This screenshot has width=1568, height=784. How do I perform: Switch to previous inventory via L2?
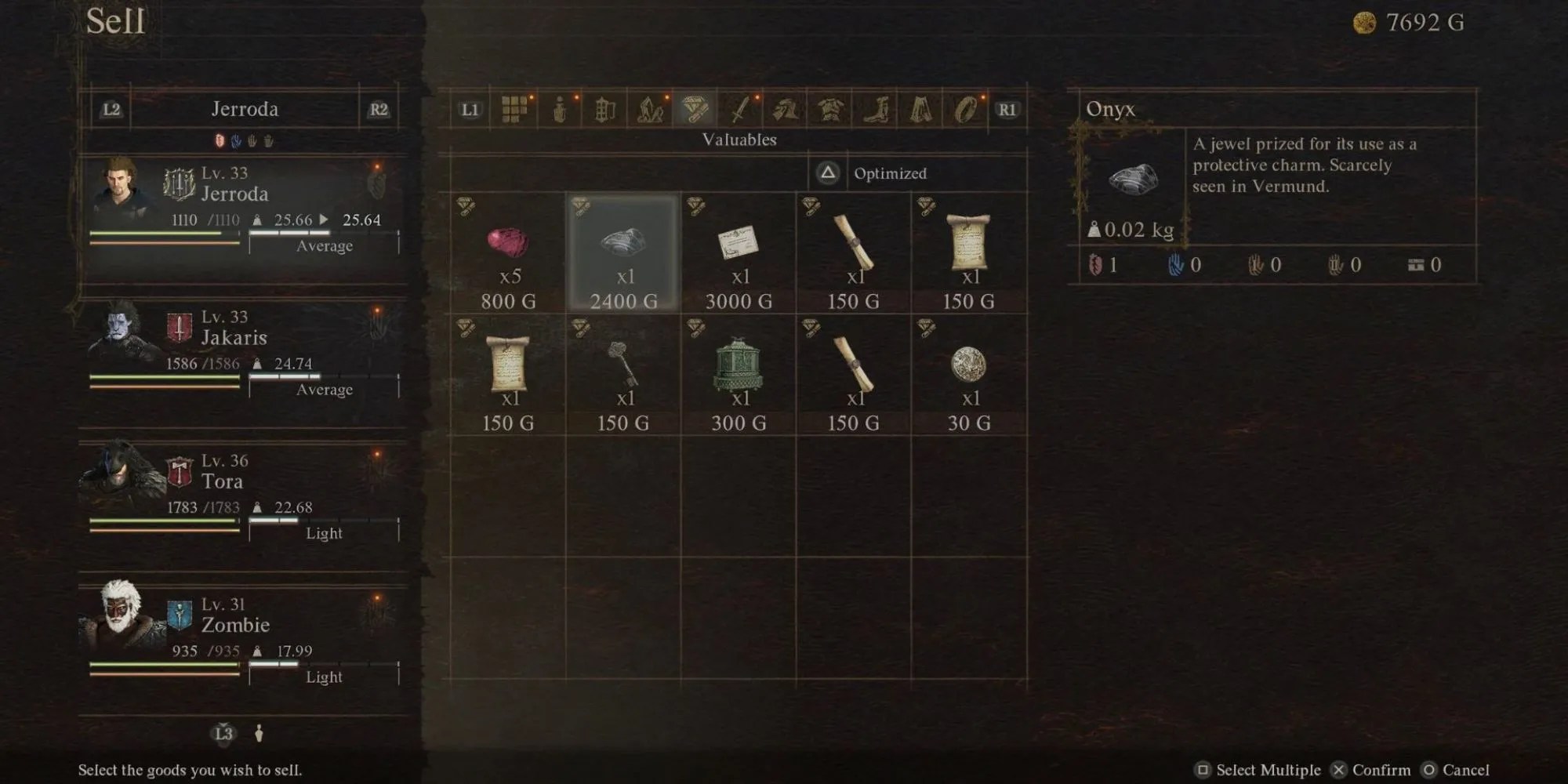(x=110, y=109)
